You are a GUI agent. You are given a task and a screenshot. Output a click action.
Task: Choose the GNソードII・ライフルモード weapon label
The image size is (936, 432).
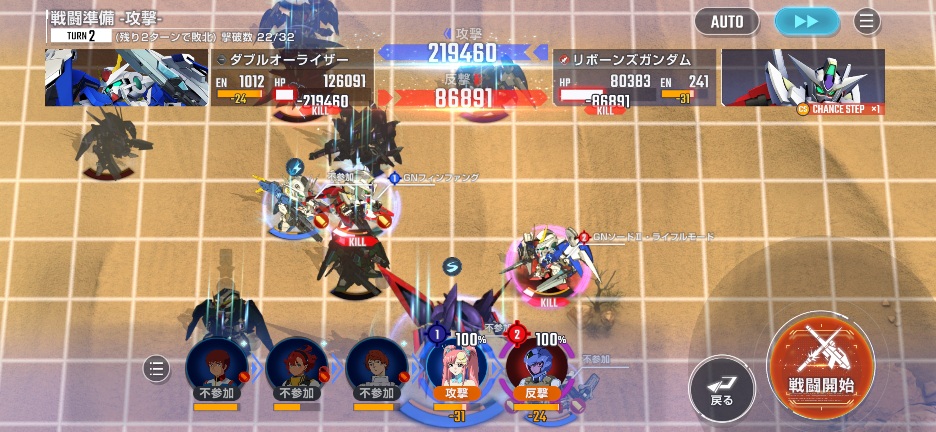[652, 237]
